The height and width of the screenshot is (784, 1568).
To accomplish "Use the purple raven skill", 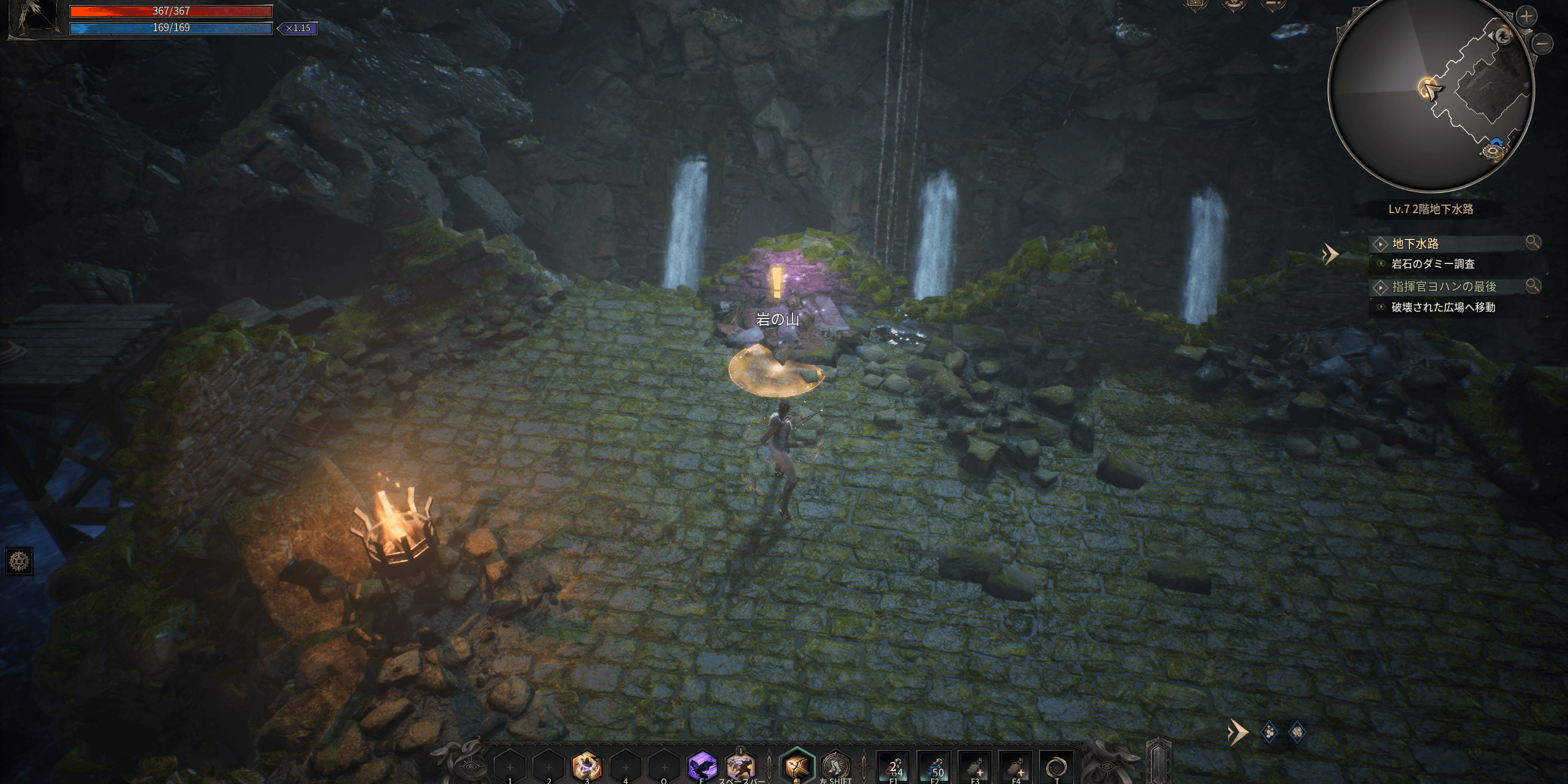I will click(x=702, y=766).
